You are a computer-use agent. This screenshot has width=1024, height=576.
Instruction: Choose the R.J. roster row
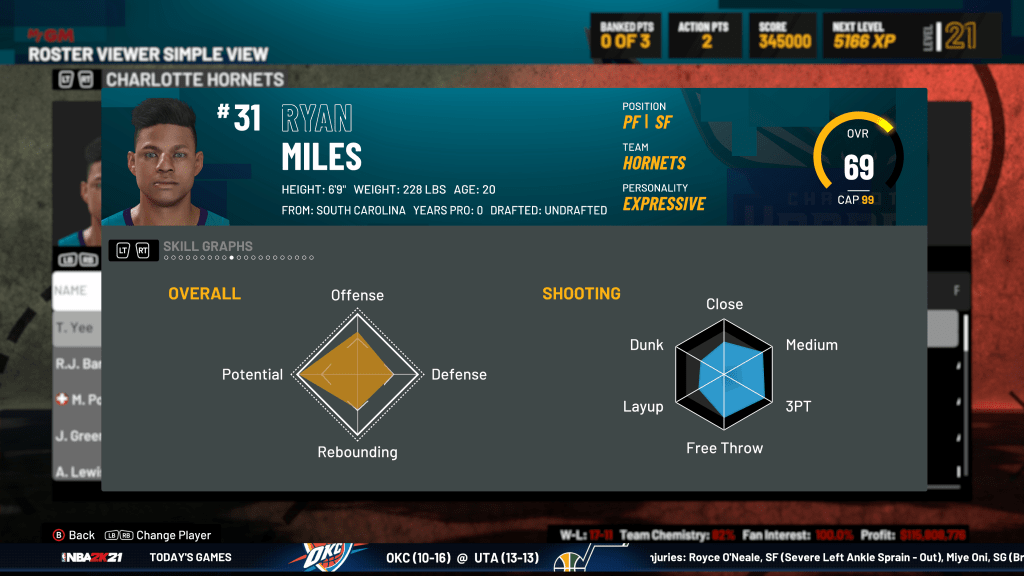click(x=78, y=364)
